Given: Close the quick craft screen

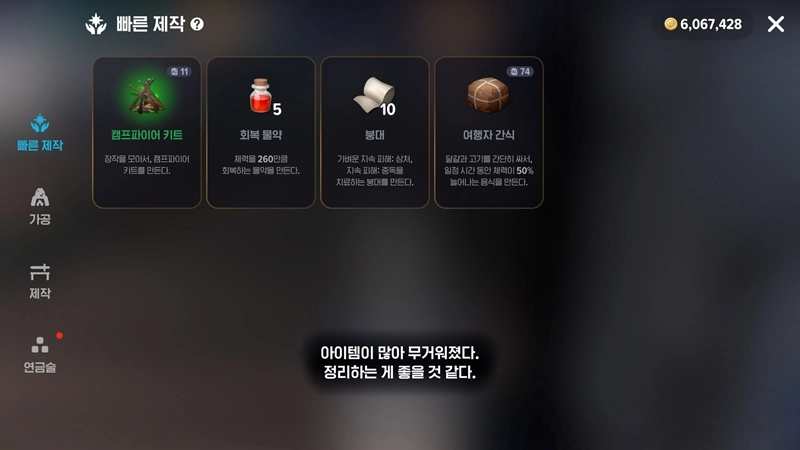Looking at the screenshot, I should 776,24.
